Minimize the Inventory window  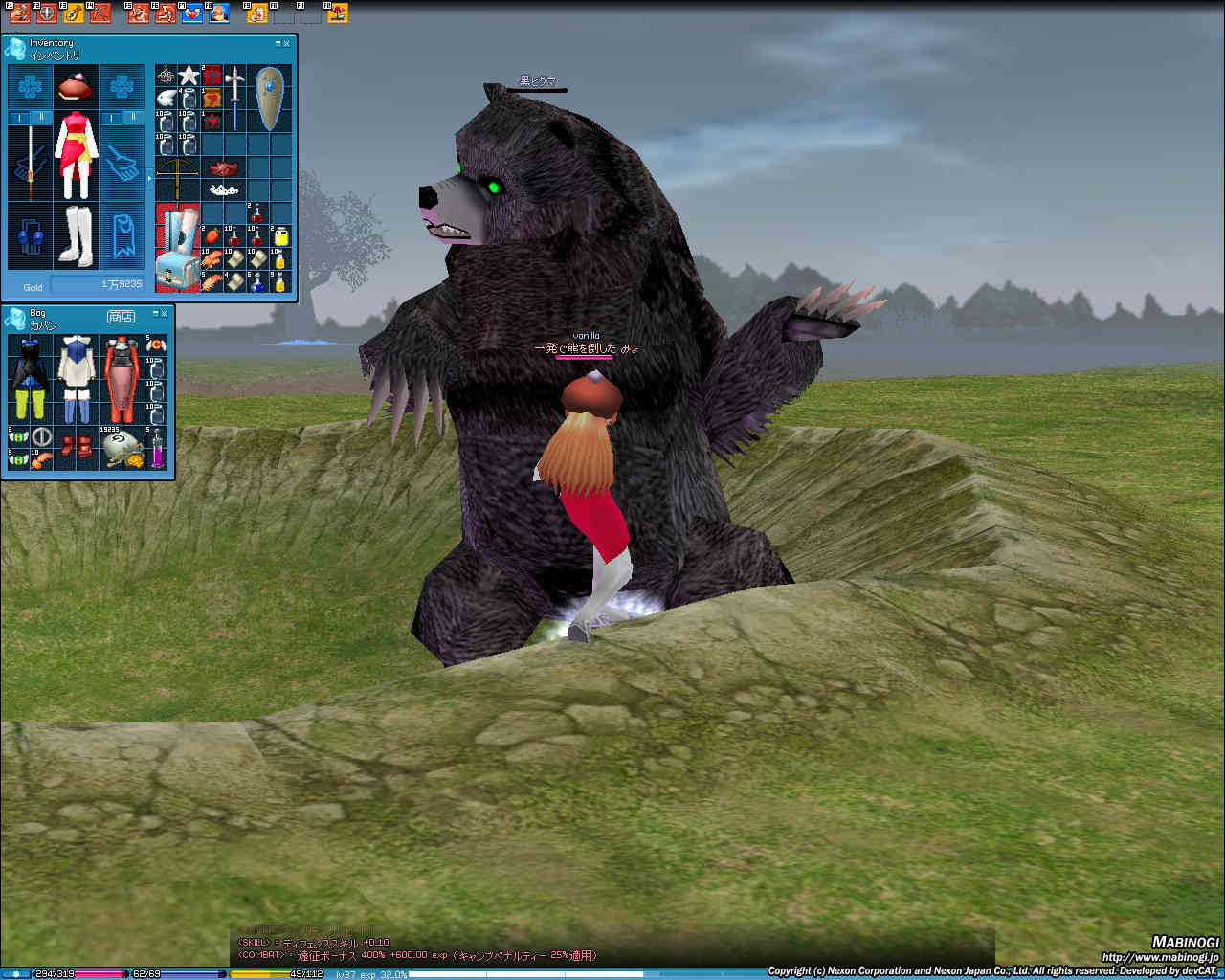(278, 43)
